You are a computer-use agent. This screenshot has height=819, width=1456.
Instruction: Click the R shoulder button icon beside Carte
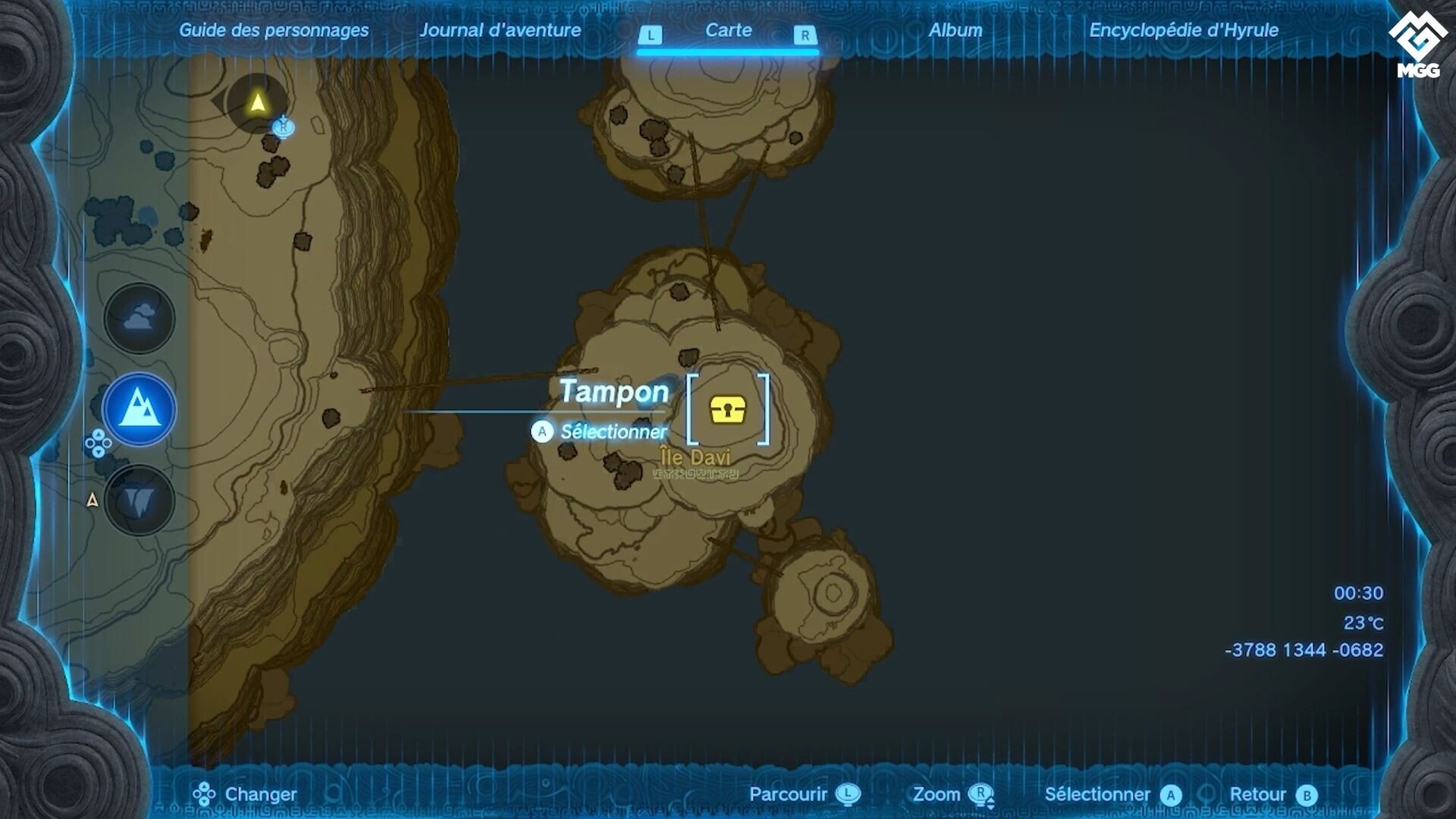point(805,33)
